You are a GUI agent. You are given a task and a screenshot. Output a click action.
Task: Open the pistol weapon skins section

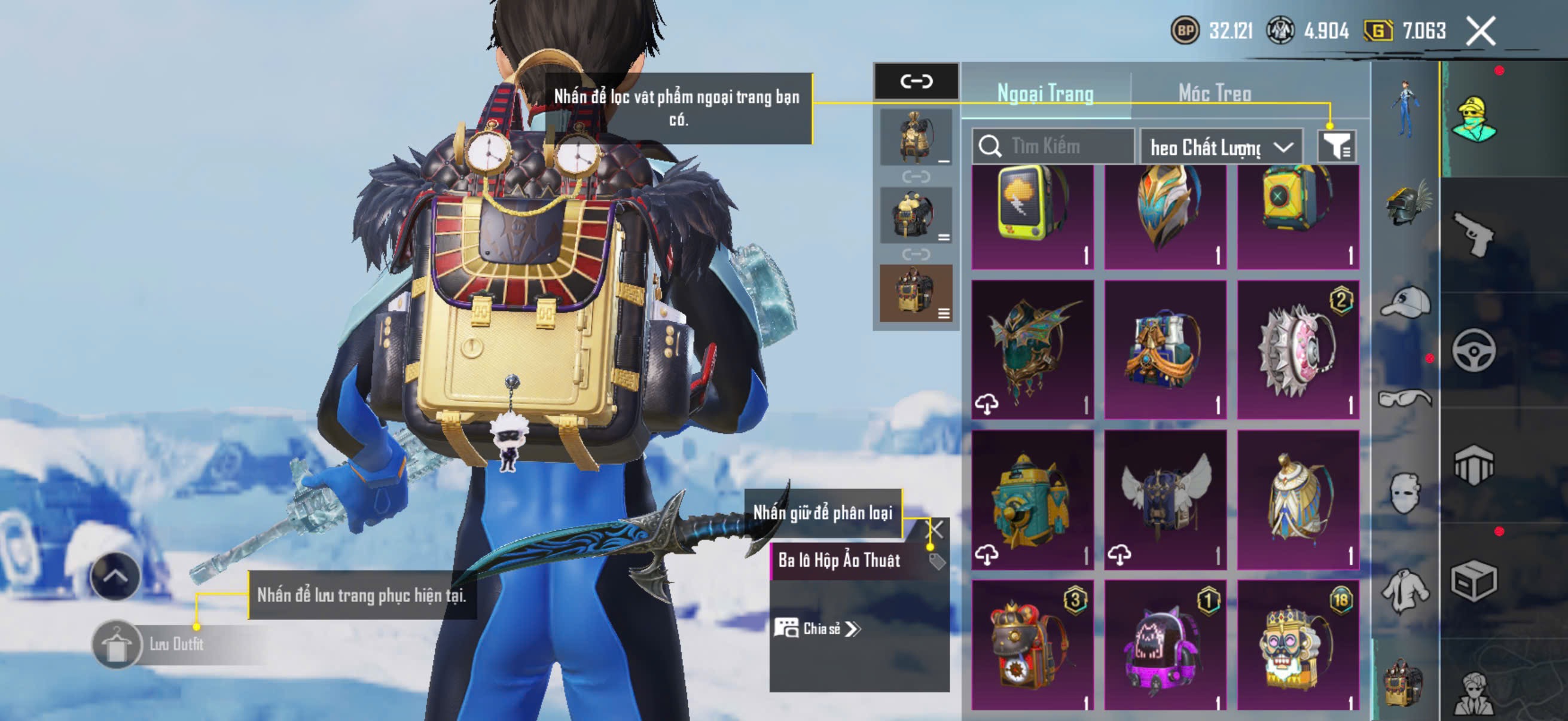pyautogui.click(x=1473, y=234)
